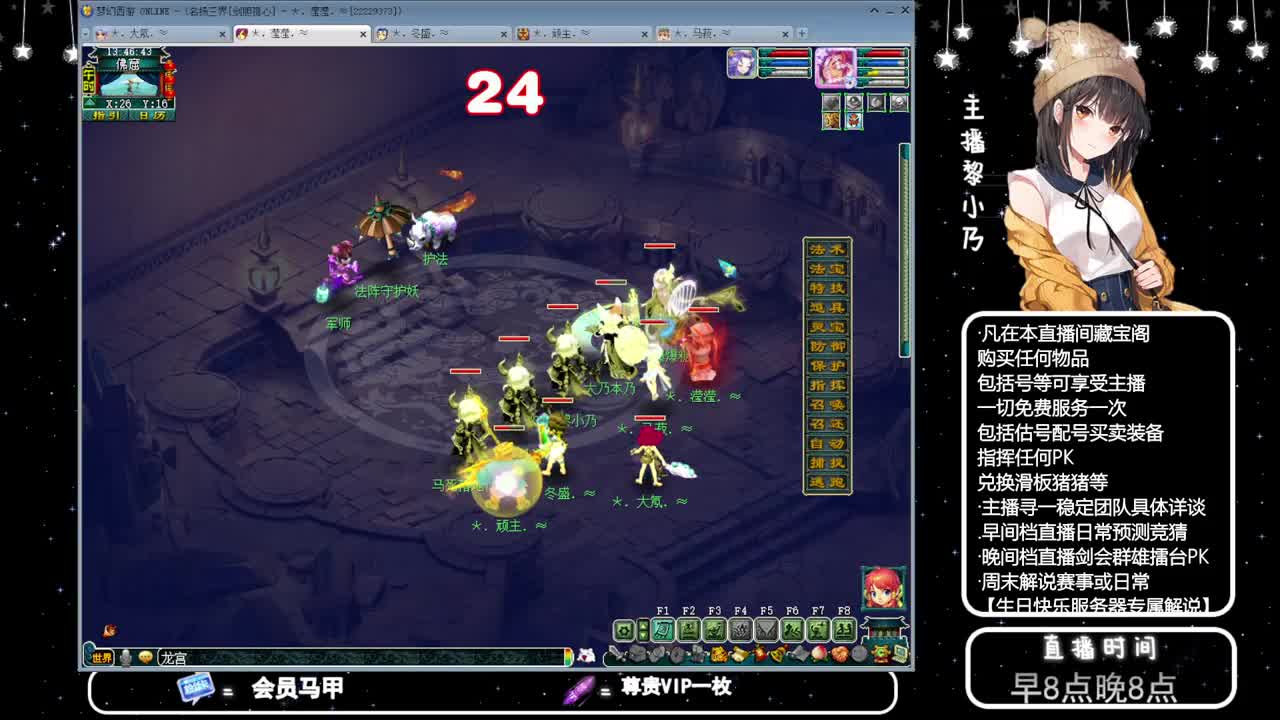Switch to the ★.大凤 character tab
This screenshot has width=1280, height=720.
(155, 33)
